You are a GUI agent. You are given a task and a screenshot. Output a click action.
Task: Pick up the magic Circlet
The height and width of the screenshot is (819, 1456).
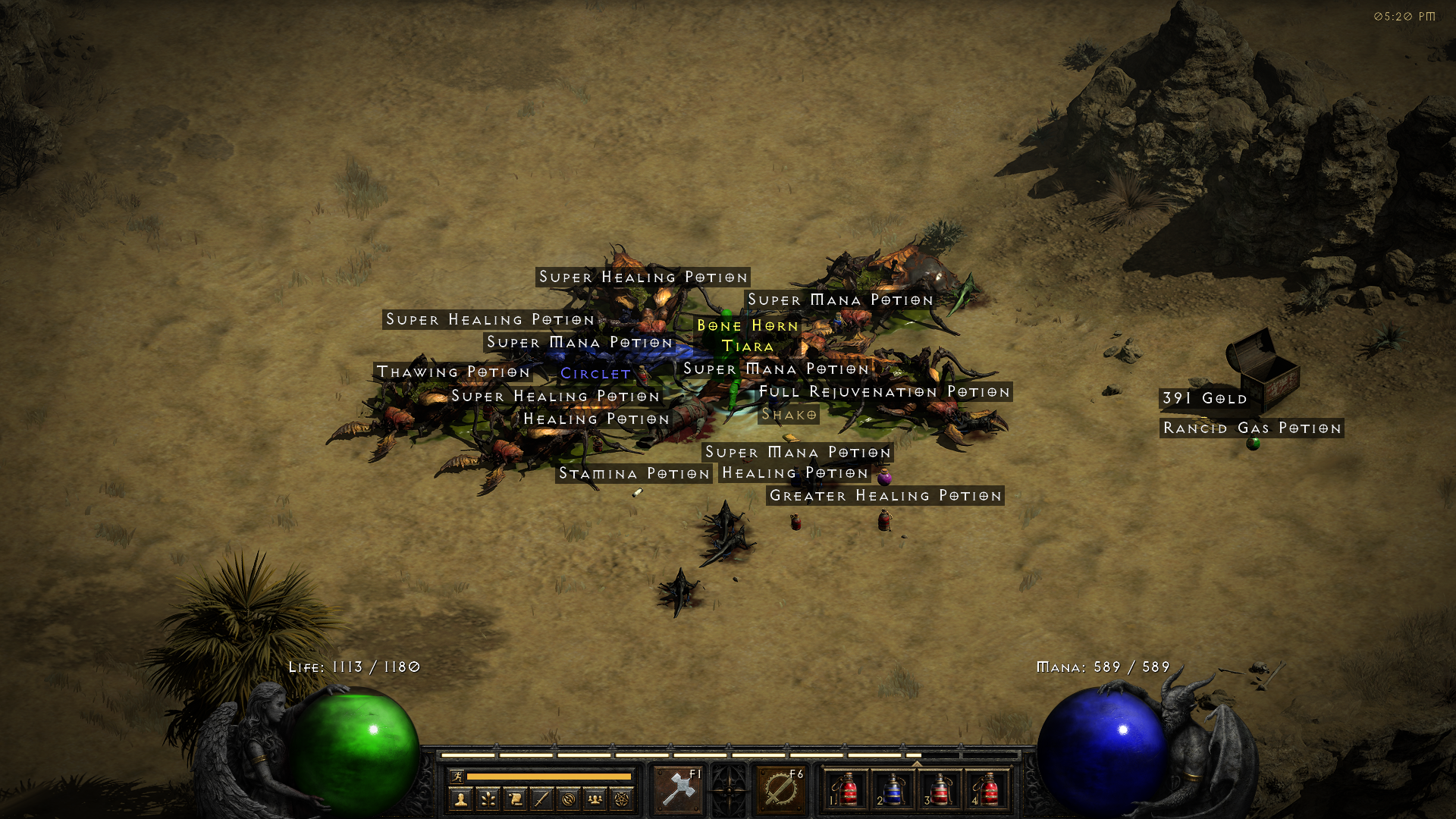pyautogui.click(x=595, y=374)
